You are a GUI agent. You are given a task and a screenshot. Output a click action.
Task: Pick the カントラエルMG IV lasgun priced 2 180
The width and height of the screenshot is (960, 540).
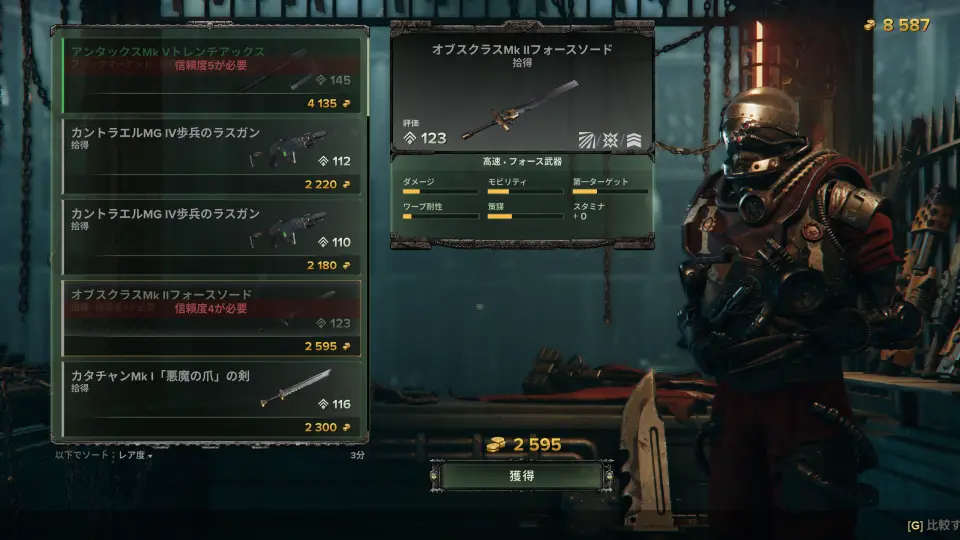pos(210,237)
